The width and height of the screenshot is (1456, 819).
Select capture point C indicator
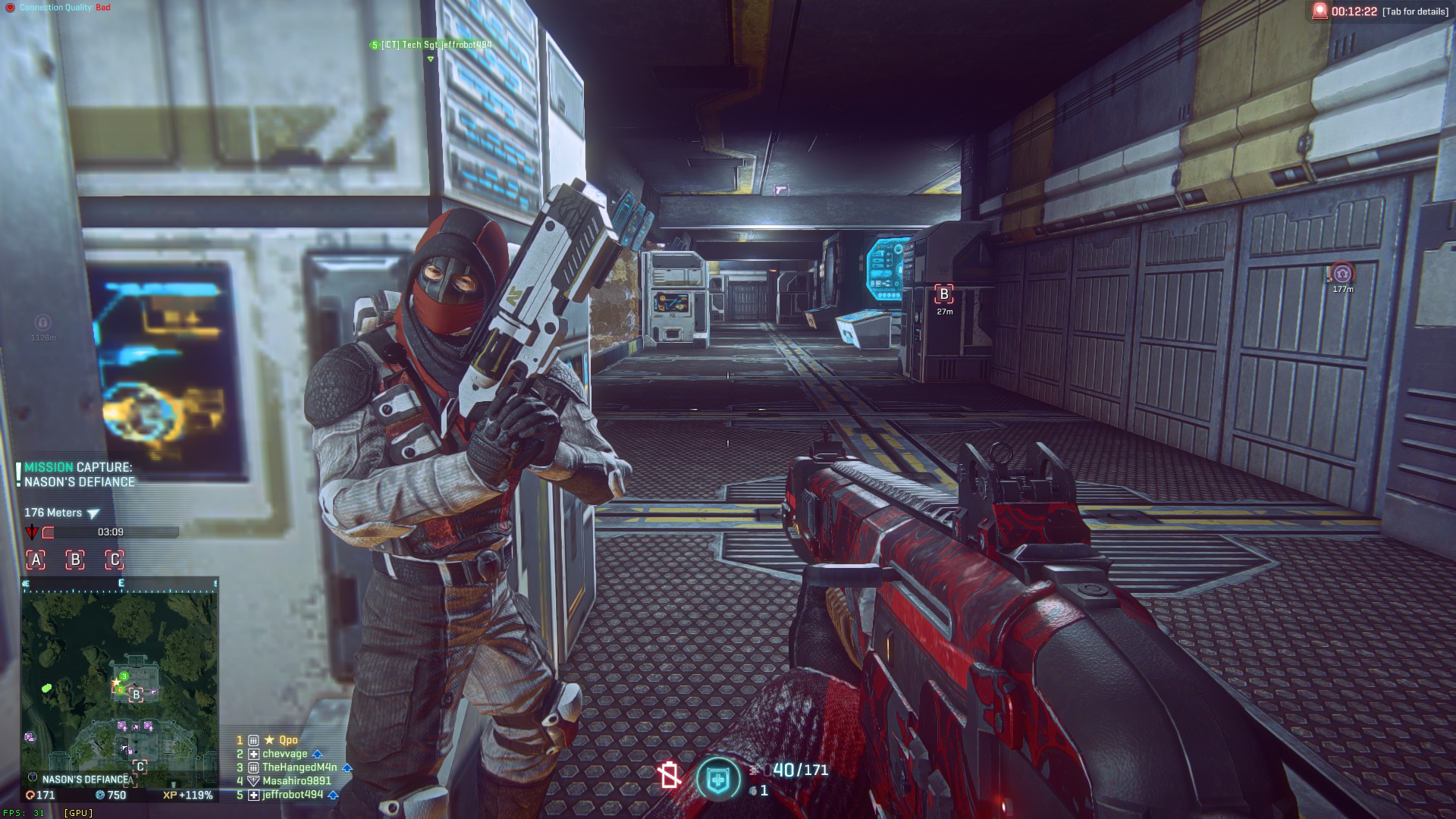click(115, 560)
